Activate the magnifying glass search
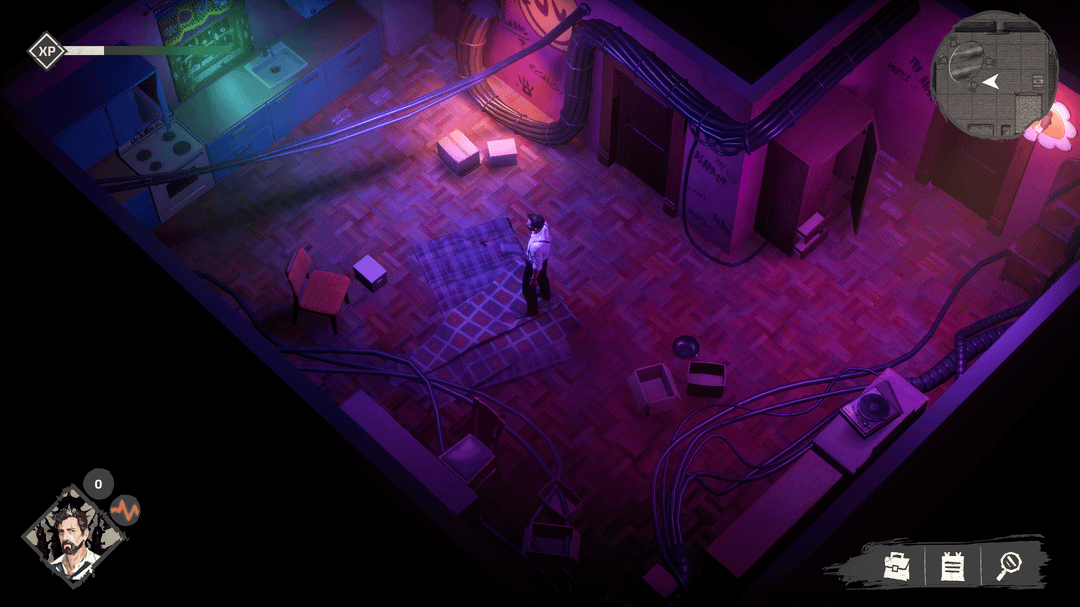The height and width of the screenshot is (607, 1080). [1008, 566]
